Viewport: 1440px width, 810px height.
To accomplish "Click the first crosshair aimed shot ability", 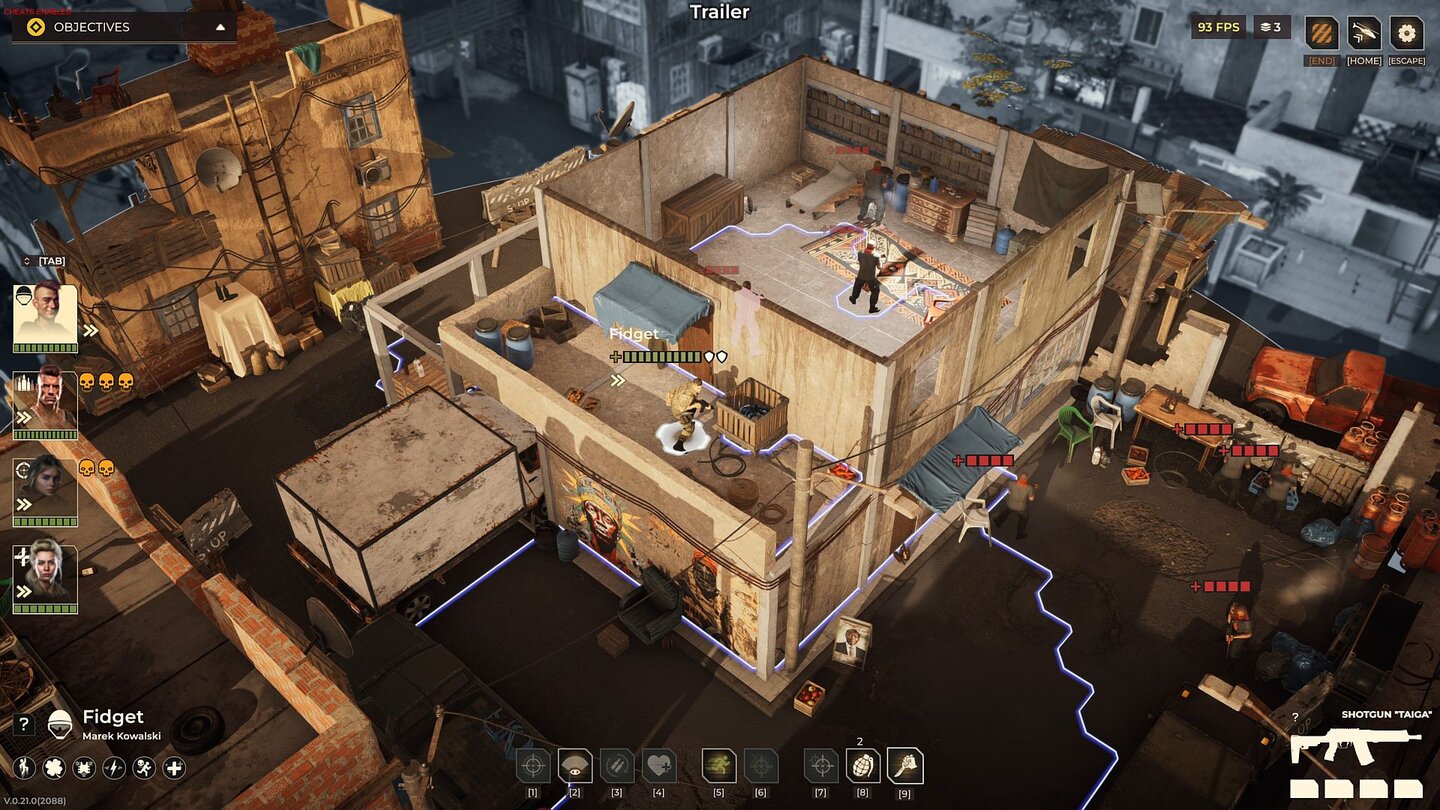I will tap(533, 766).
